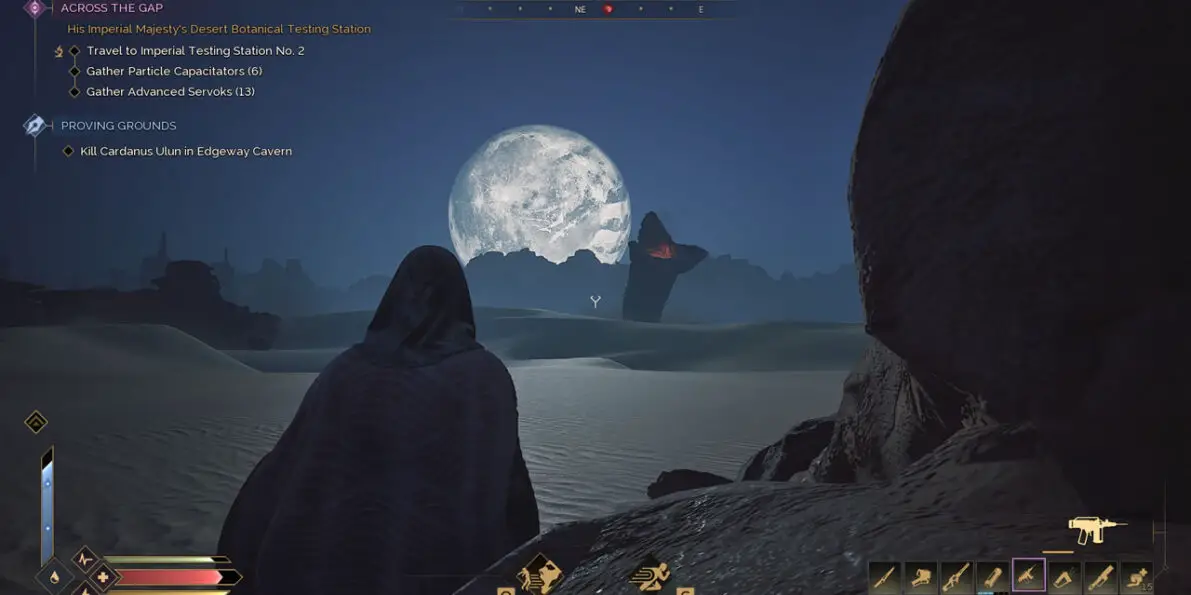The width and height of the screenshot is (1191, 595).
Task: Click the water droplet hydration icon
Action: pyautogui.click(x=53, y=577)
